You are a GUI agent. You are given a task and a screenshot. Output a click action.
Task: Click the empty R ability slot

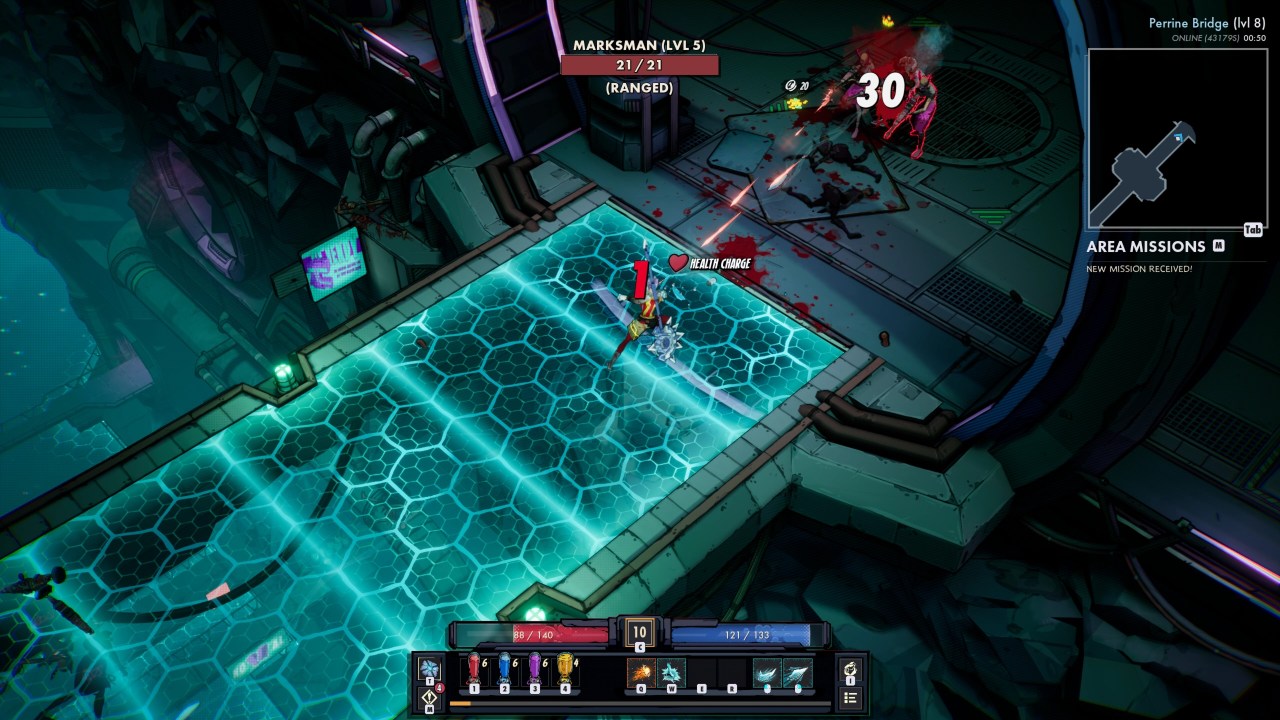[731, 673]
